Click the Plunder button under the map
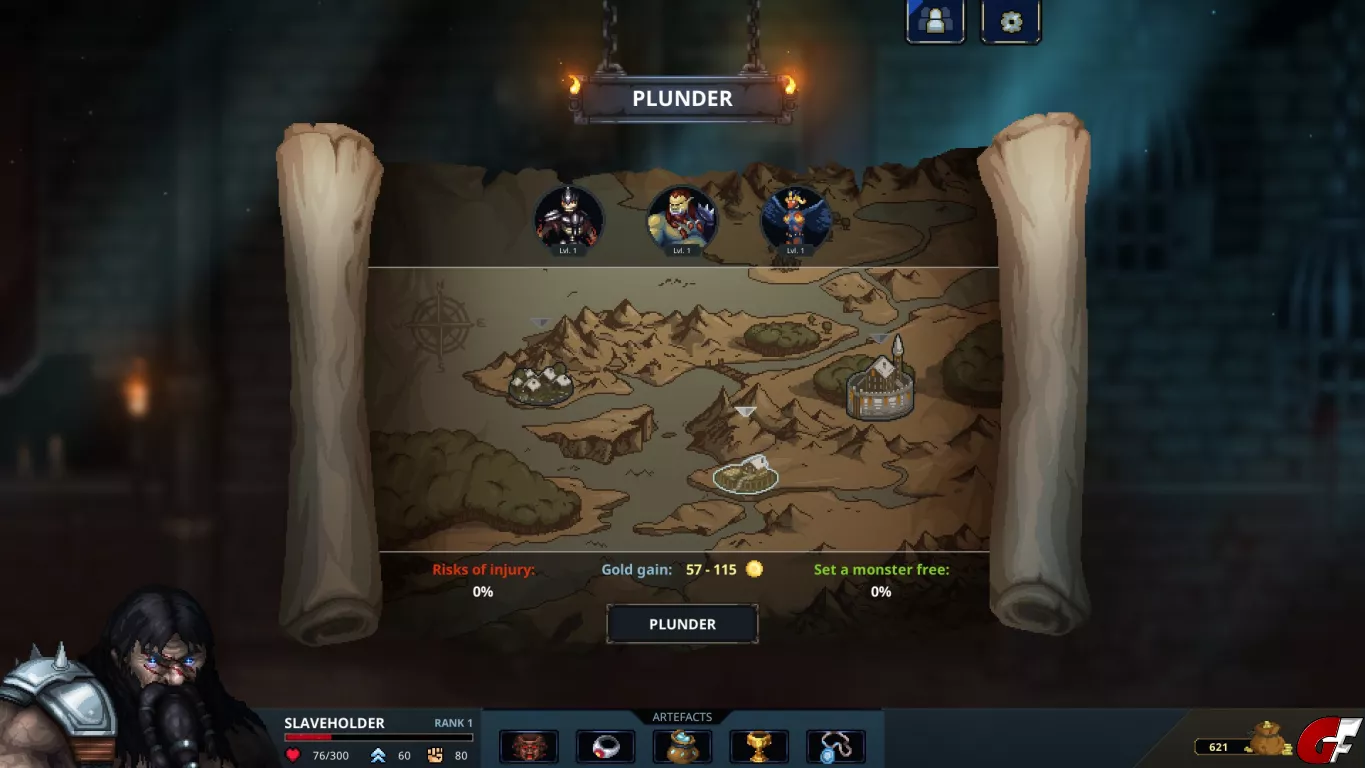Screen dimensions: 1365x768 click(682, 624)
